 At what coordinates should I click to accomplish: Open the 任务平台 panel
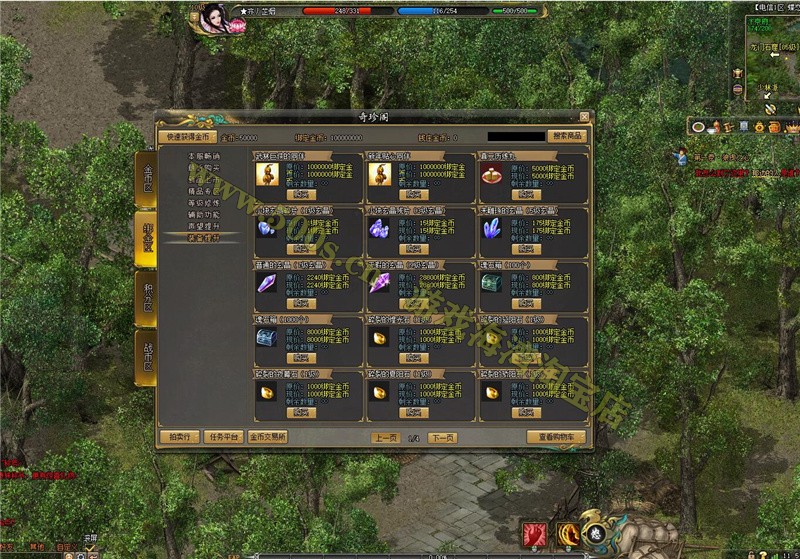pos(223,437)
